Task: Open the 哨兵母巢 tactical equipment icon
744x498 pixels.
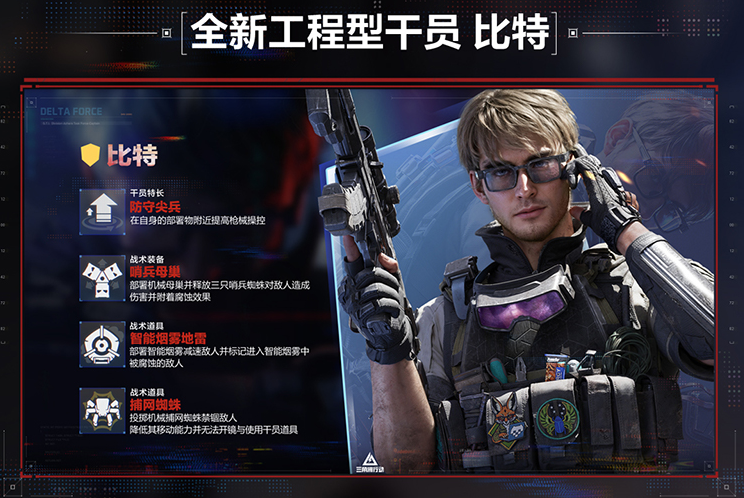Action: pos(102,276)
